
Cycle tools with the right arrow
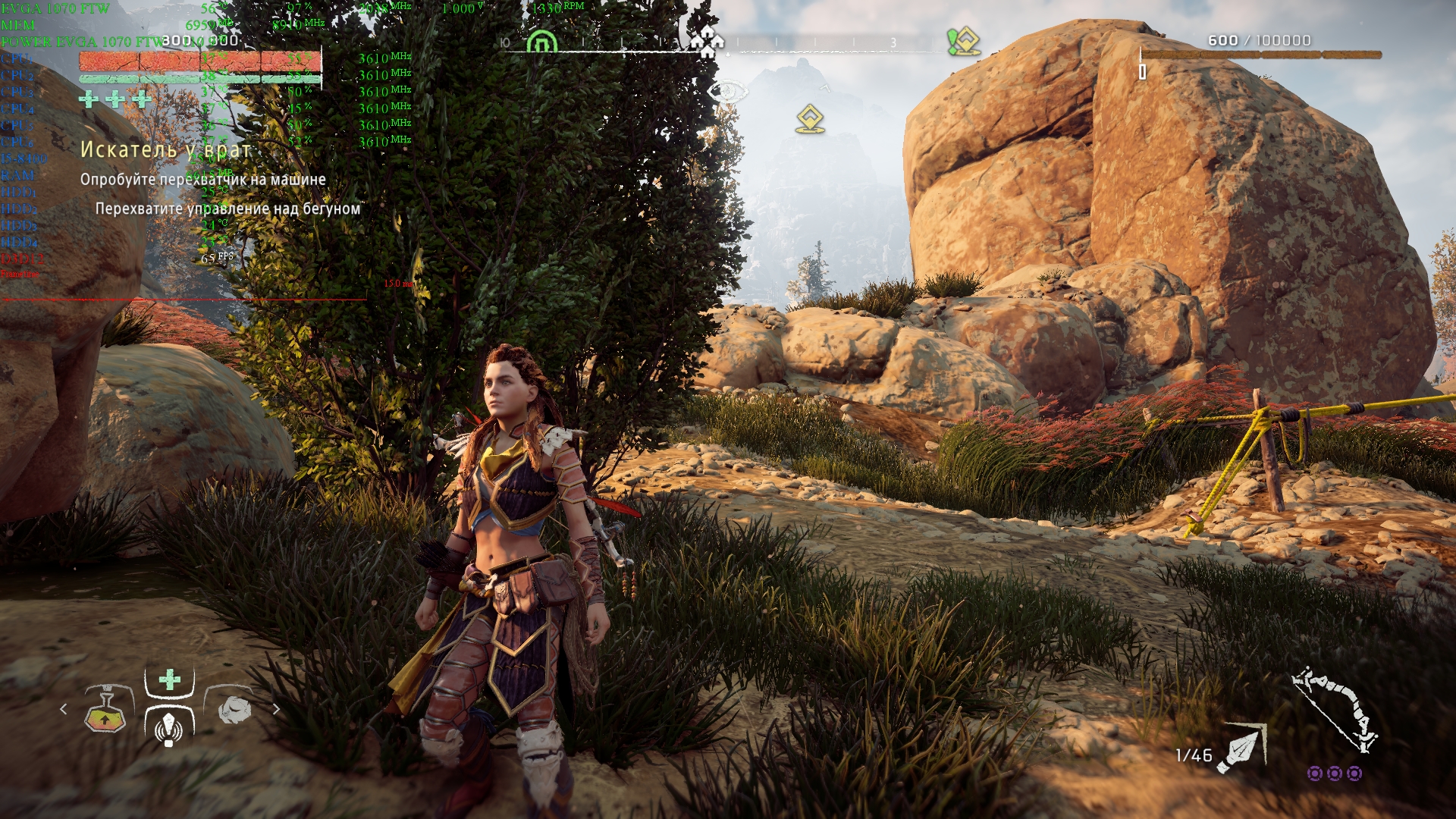click(276, 709)
